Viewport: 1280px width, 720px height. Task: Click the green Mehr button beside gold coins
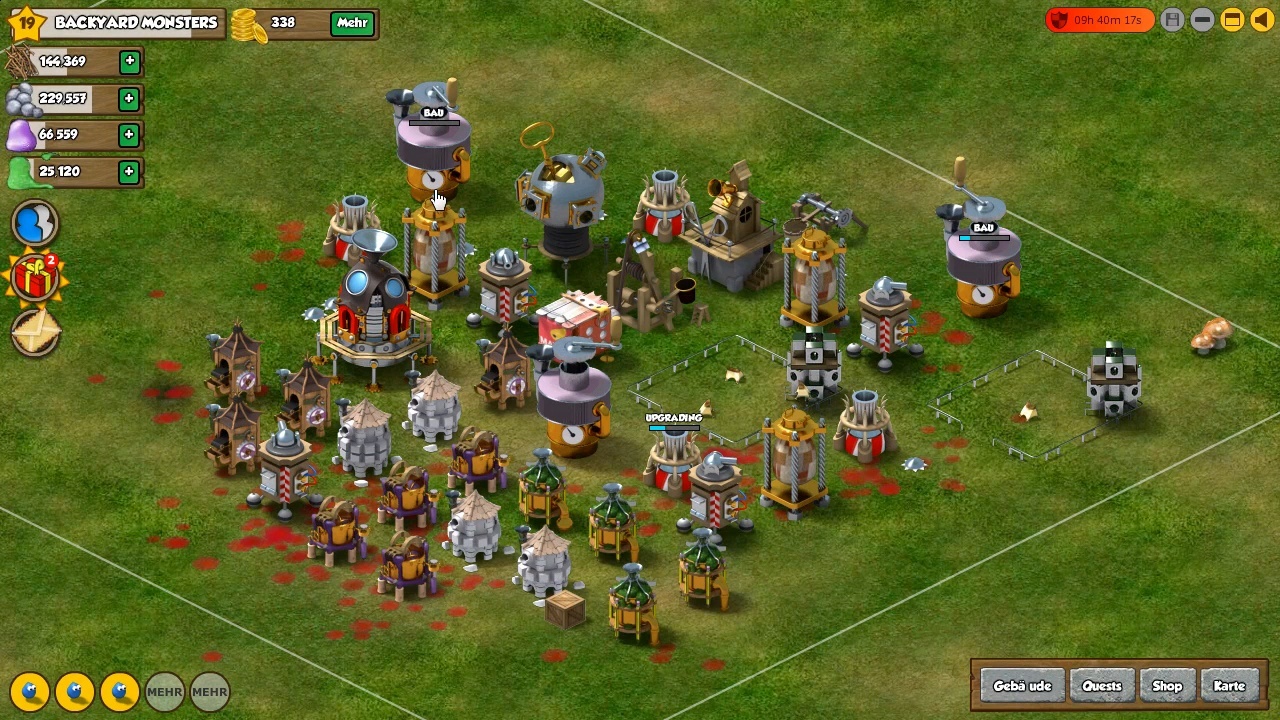(352, 23)
